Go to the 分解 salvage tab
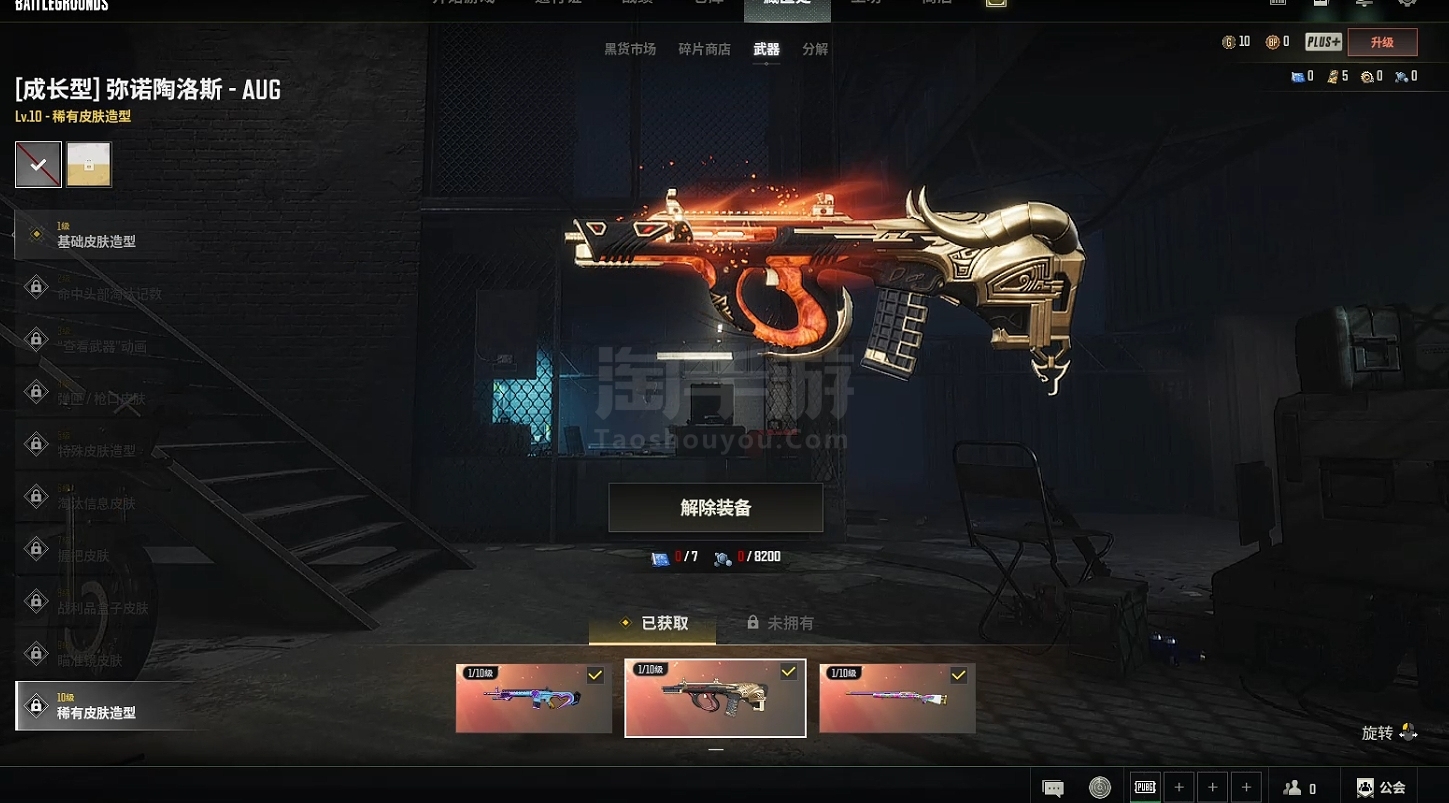The image size is (1449, 803). click(815, 49)
